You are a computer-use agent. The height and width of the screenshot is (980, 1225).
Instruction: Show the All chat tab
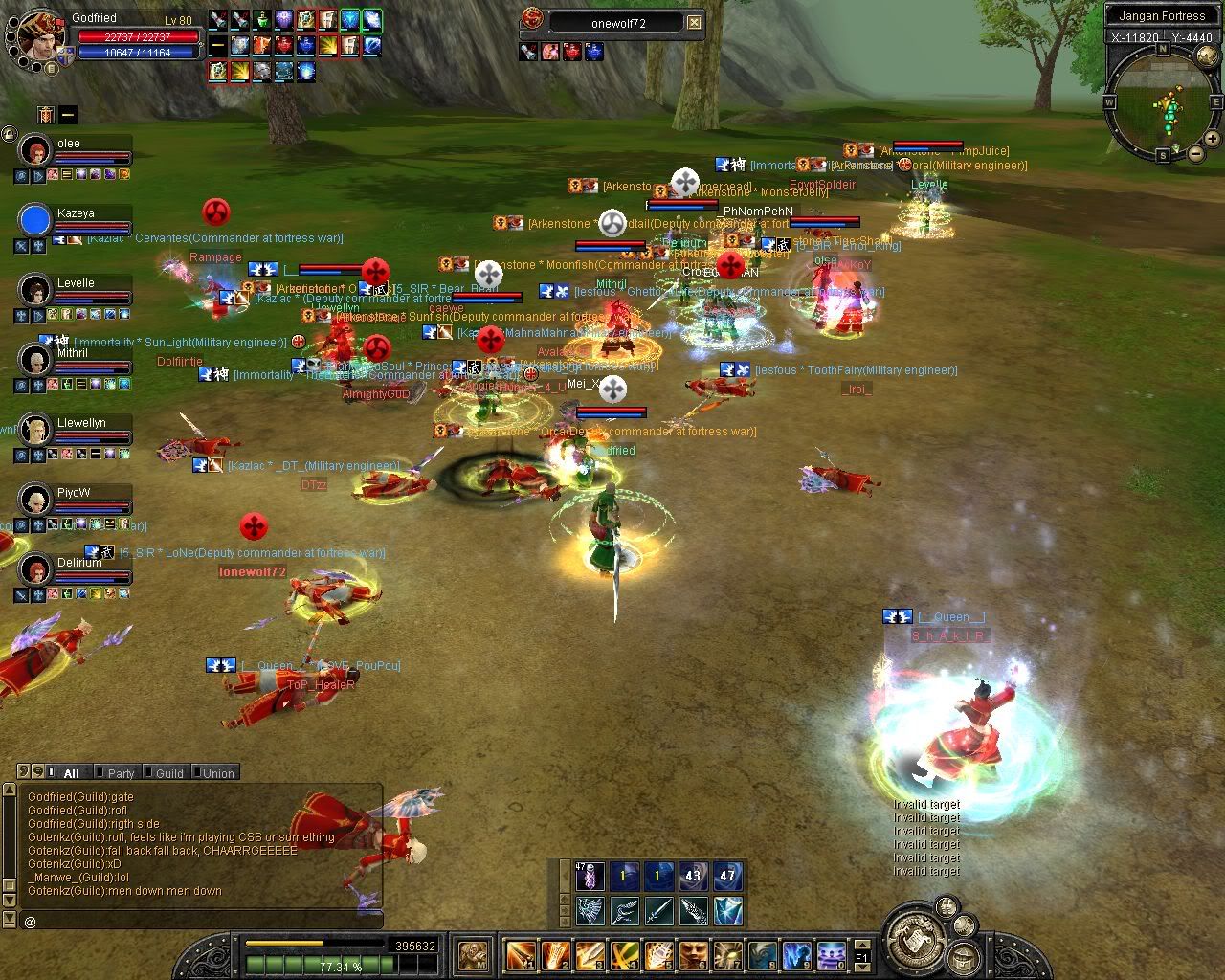tap(70, 773)
